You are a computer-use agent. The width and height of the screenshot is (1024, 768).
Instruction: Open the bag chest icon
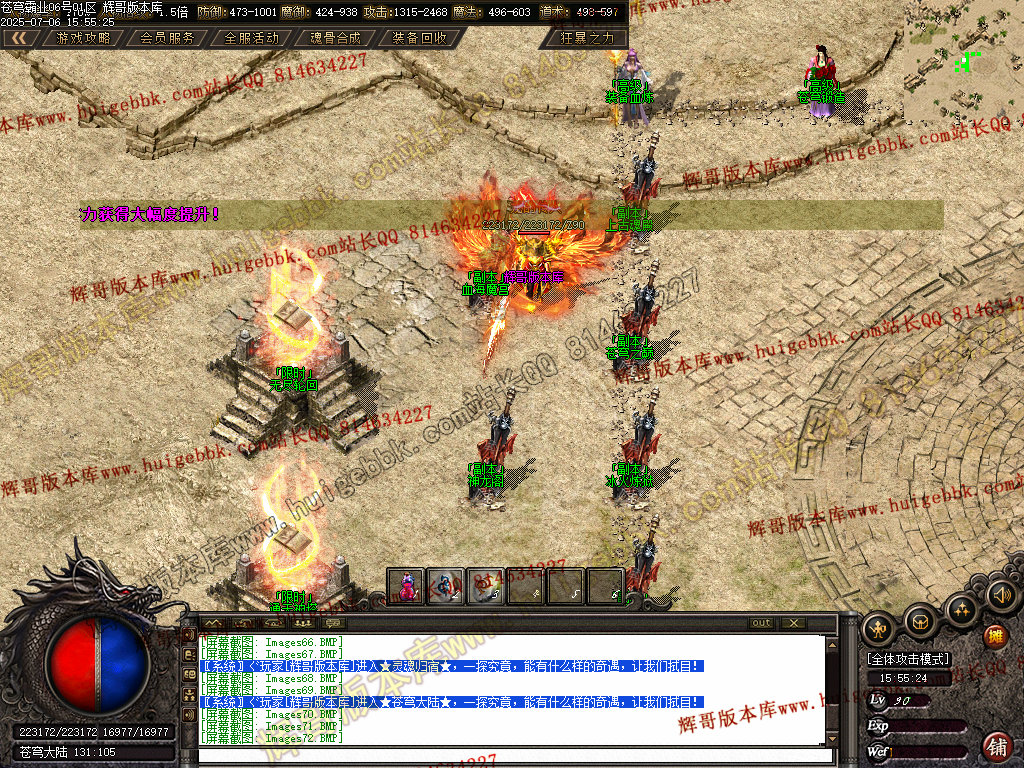click(920, 621)
